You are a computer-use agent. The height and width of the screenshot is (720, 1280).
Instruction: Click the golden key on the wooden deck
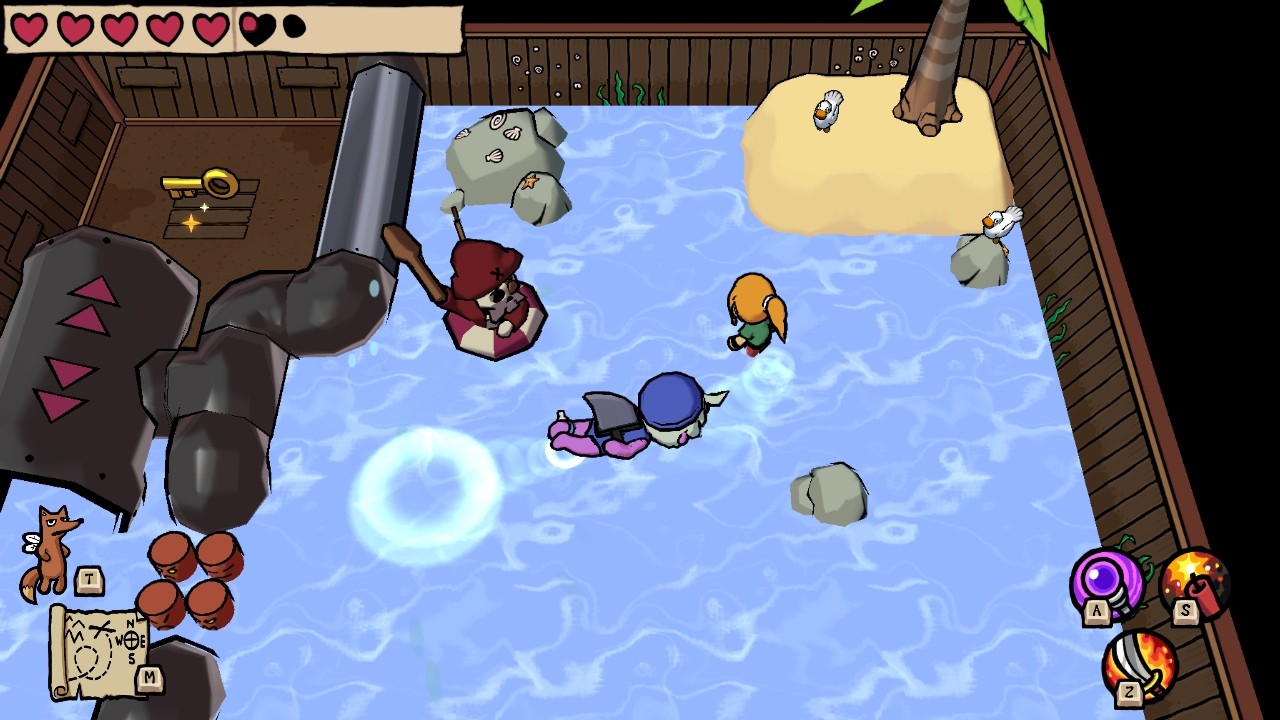(x=200, y=180)
